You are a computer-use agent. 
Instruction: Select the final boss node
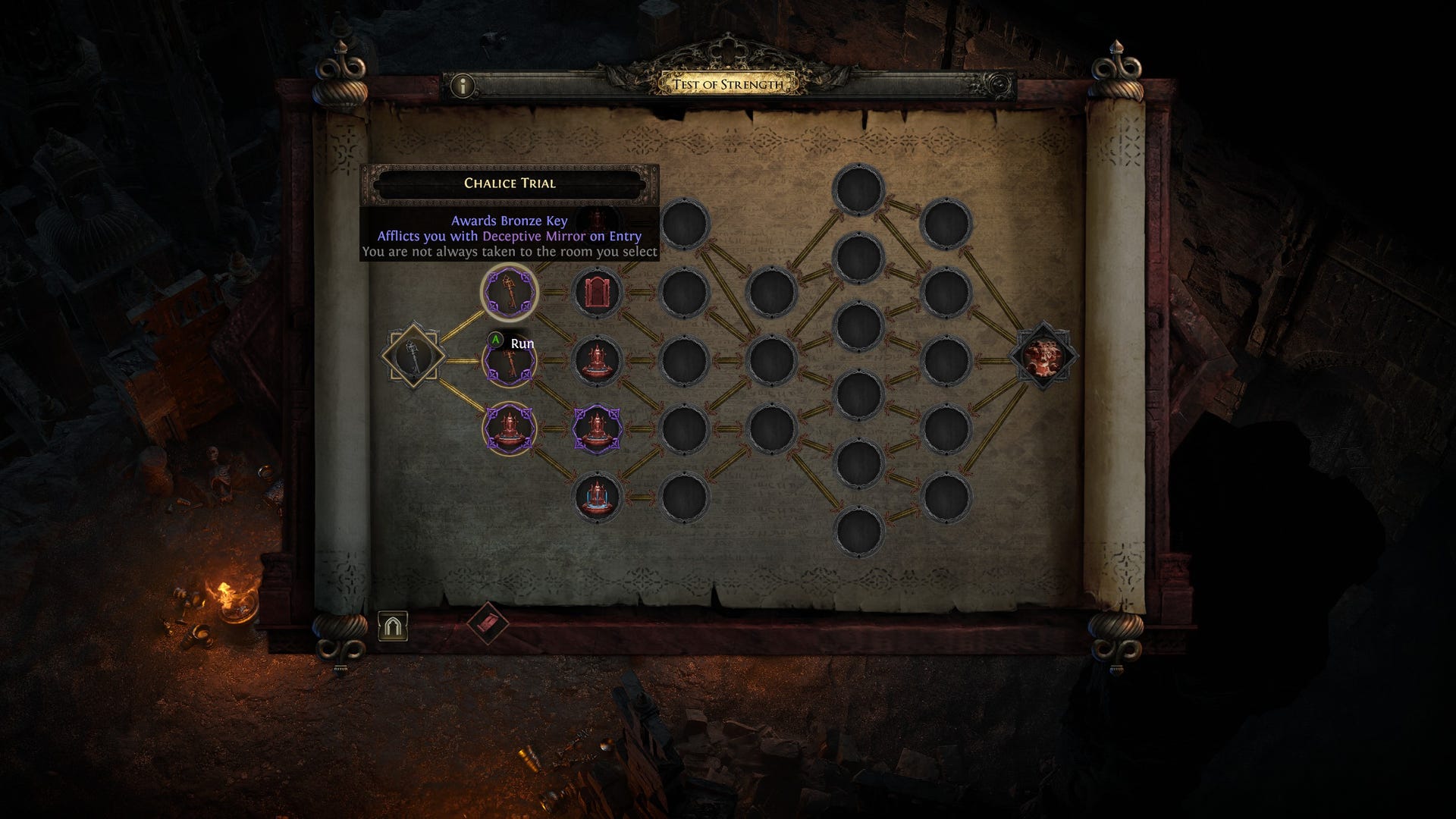1043,356
